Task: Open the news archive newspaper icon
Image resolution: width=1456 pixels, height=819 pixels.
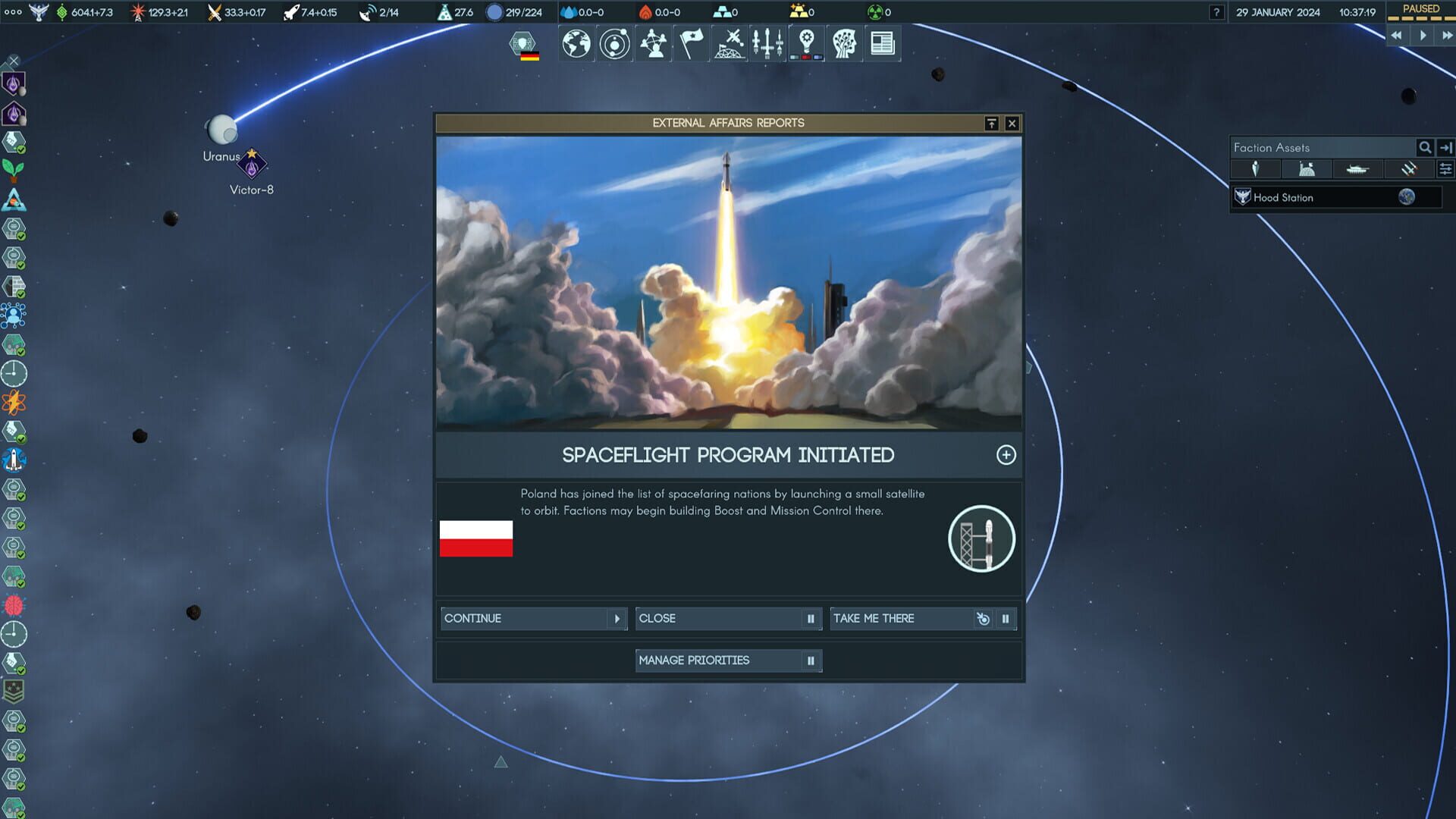Action: coord(882,43)
